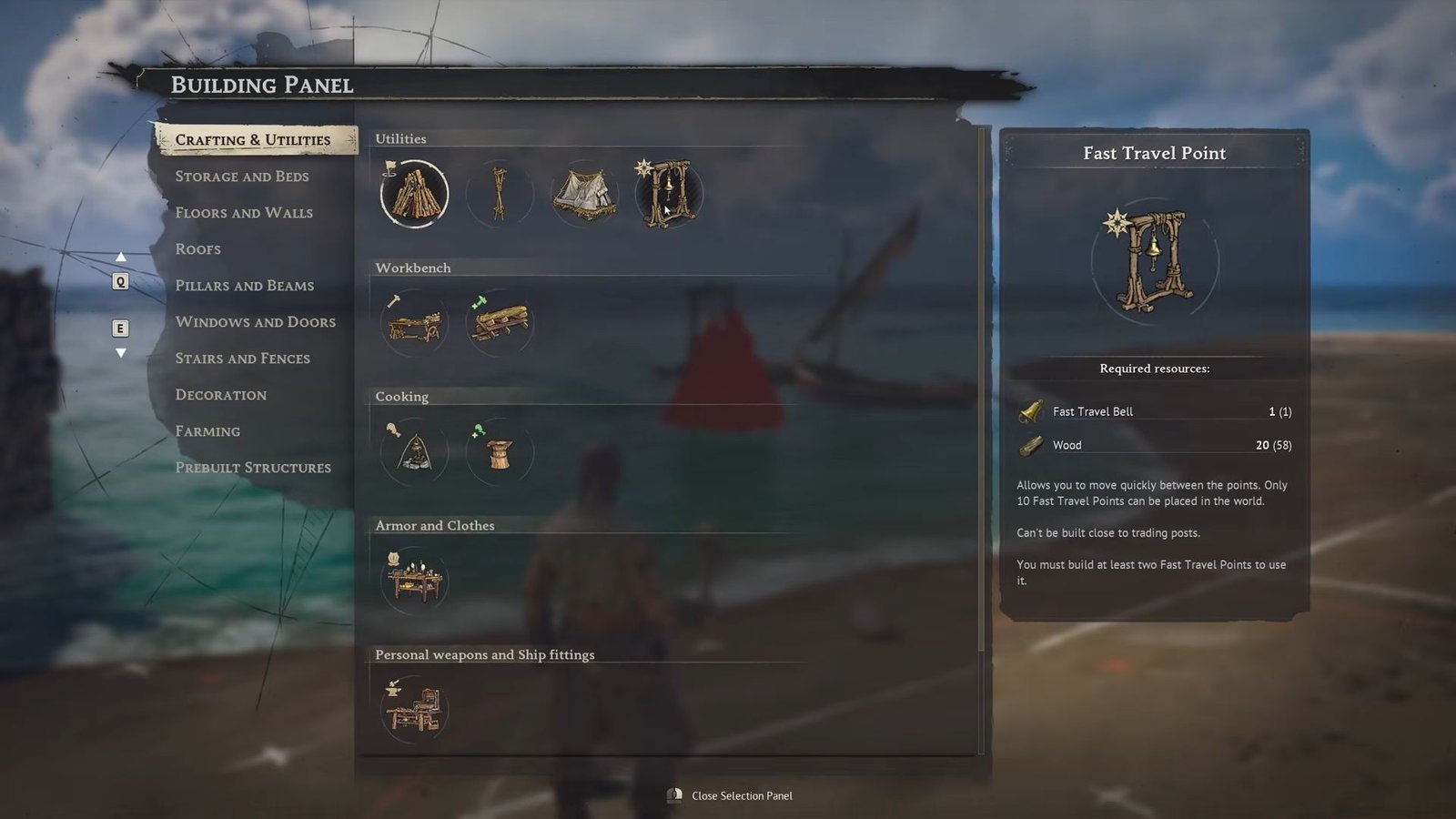1456x819 pixels.
Task: Select the hammer-marked workbench
Action: point(414,323)
